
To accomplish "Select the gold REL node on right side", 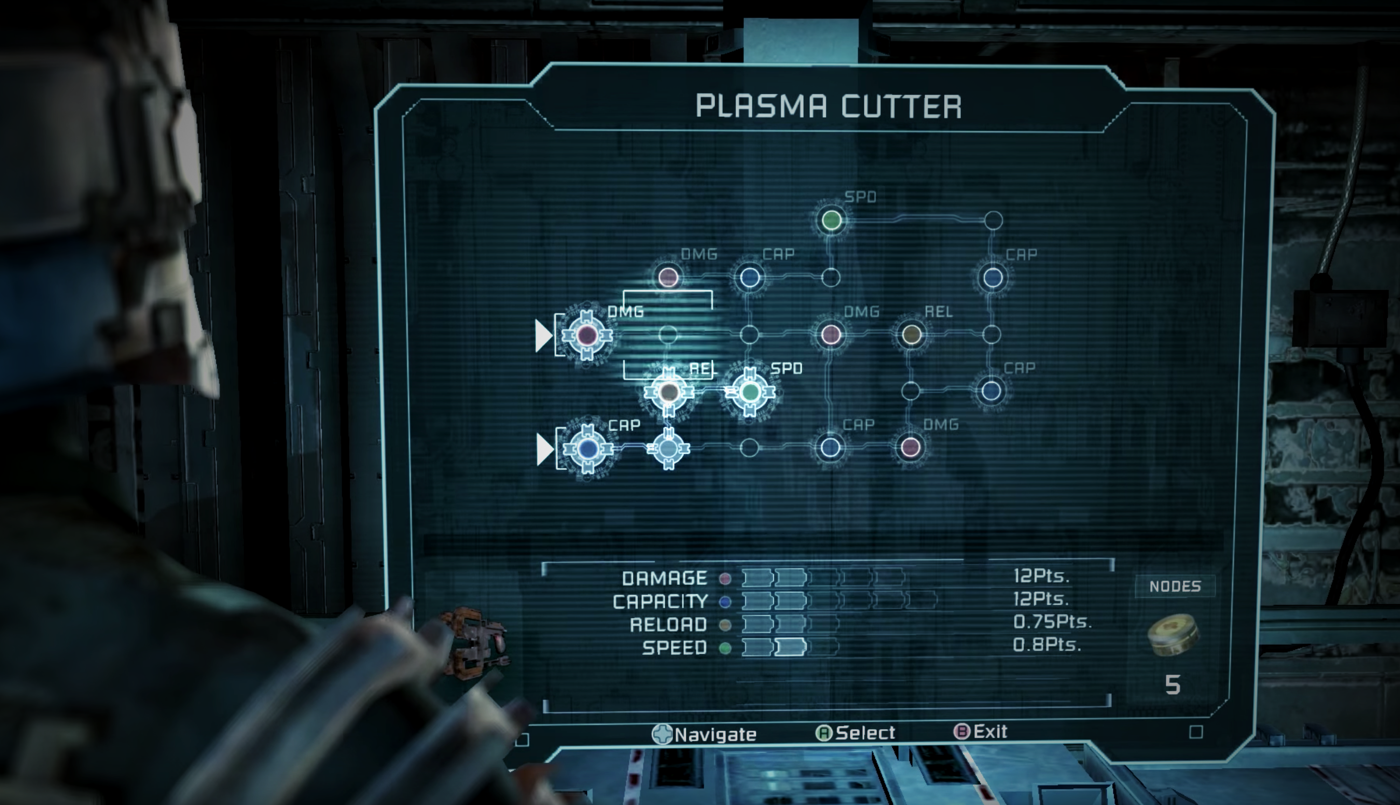I will tap(912, 336).
